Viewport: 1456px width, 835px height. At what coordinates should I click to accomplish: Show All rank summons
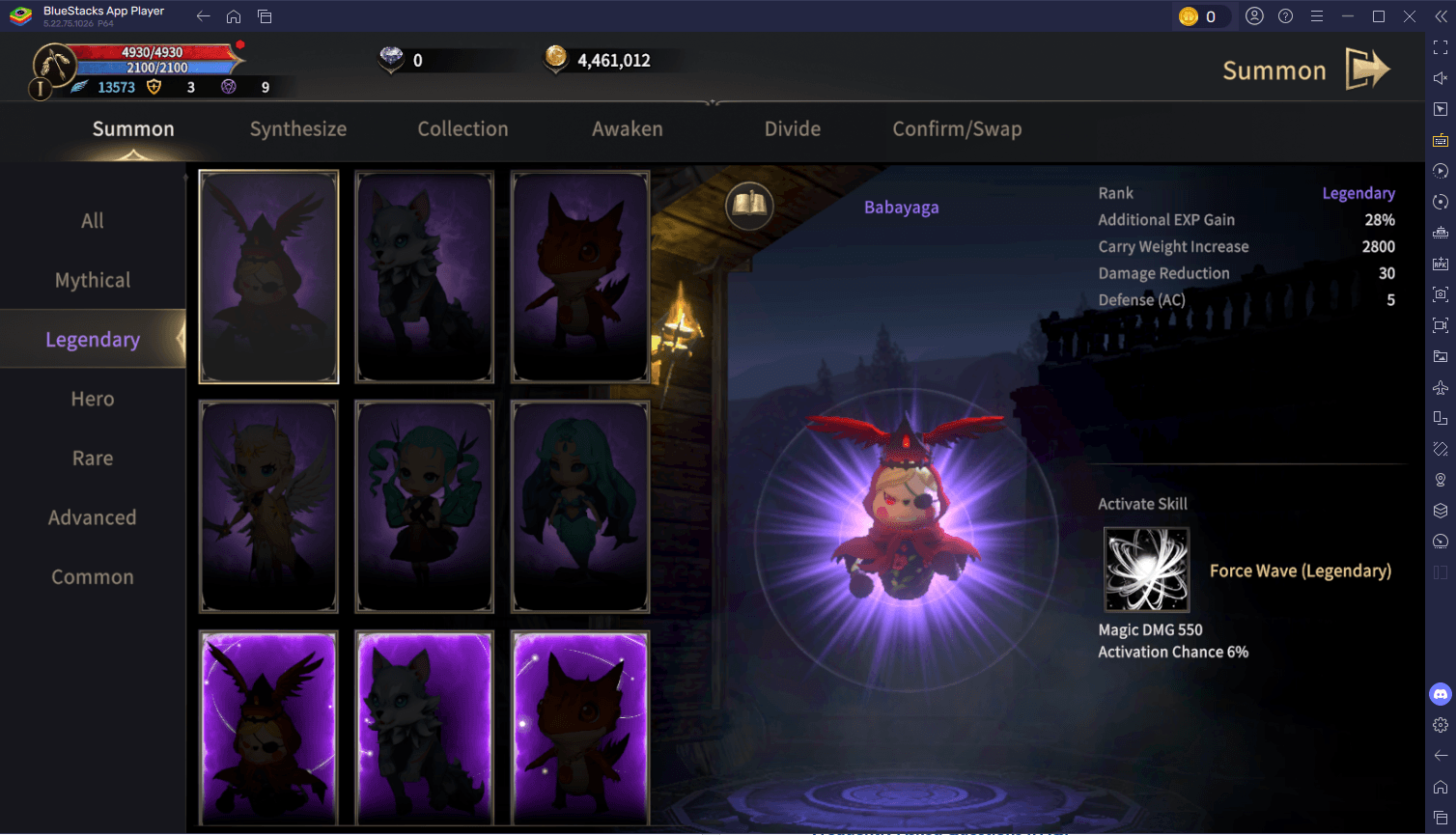[93, 221]
